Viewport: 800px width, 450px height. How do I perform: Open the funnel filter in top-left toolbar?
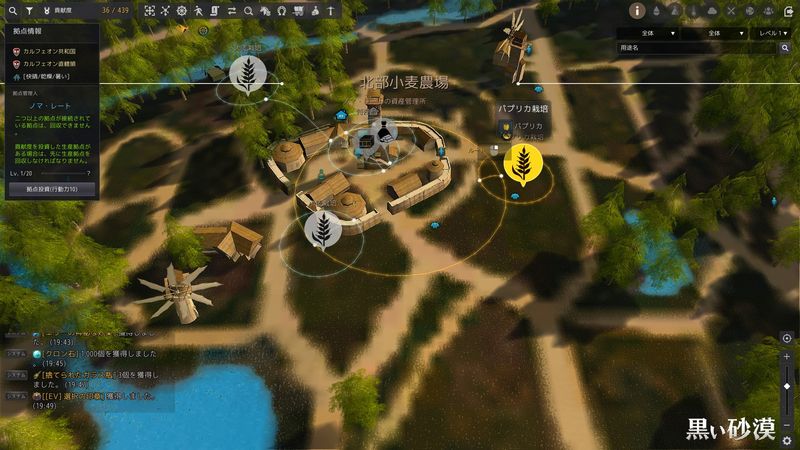30,10
